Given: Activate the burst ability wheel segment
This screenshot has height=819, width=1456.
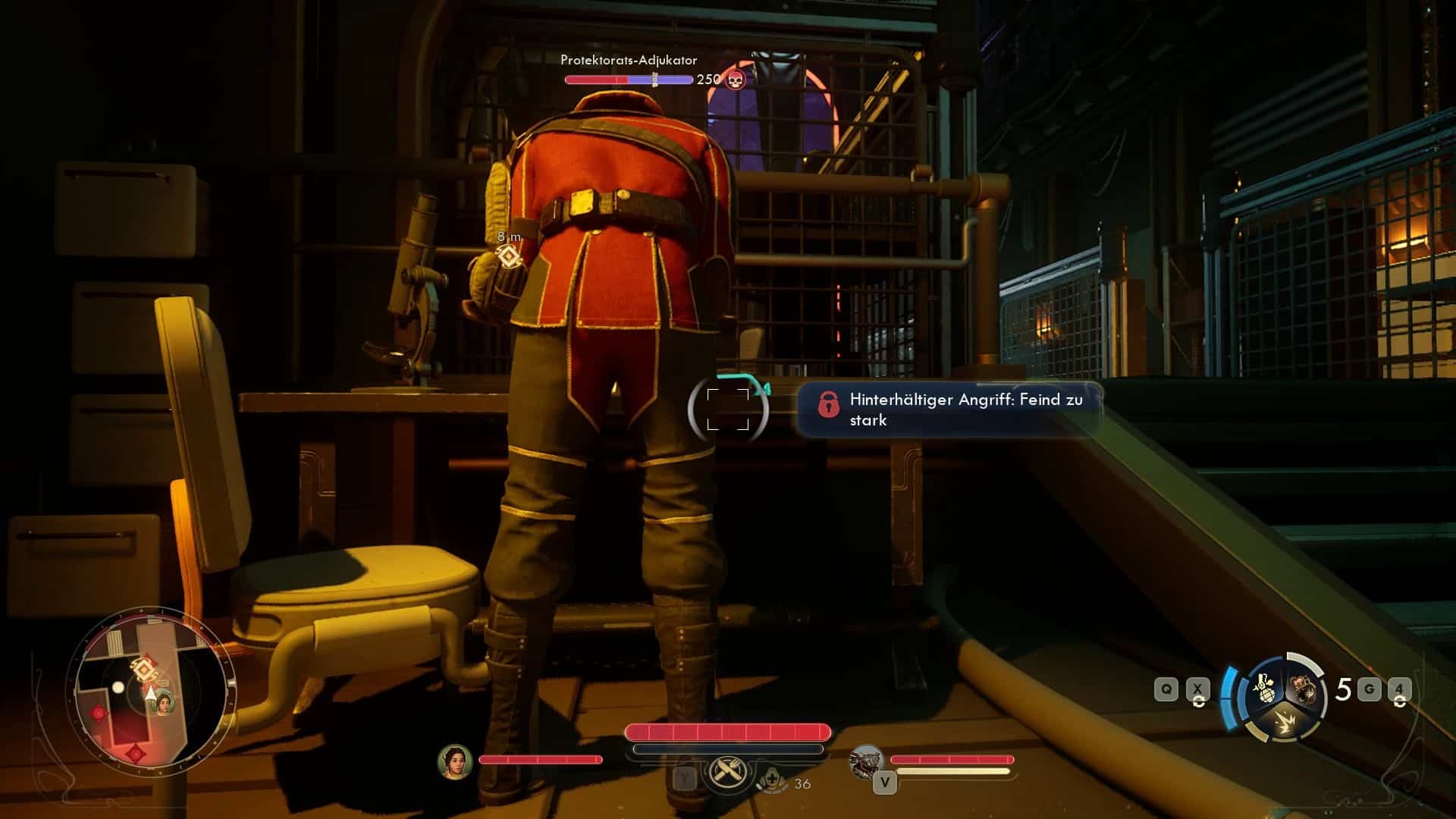Looking at the screenshot, I should click(1283, 721).
